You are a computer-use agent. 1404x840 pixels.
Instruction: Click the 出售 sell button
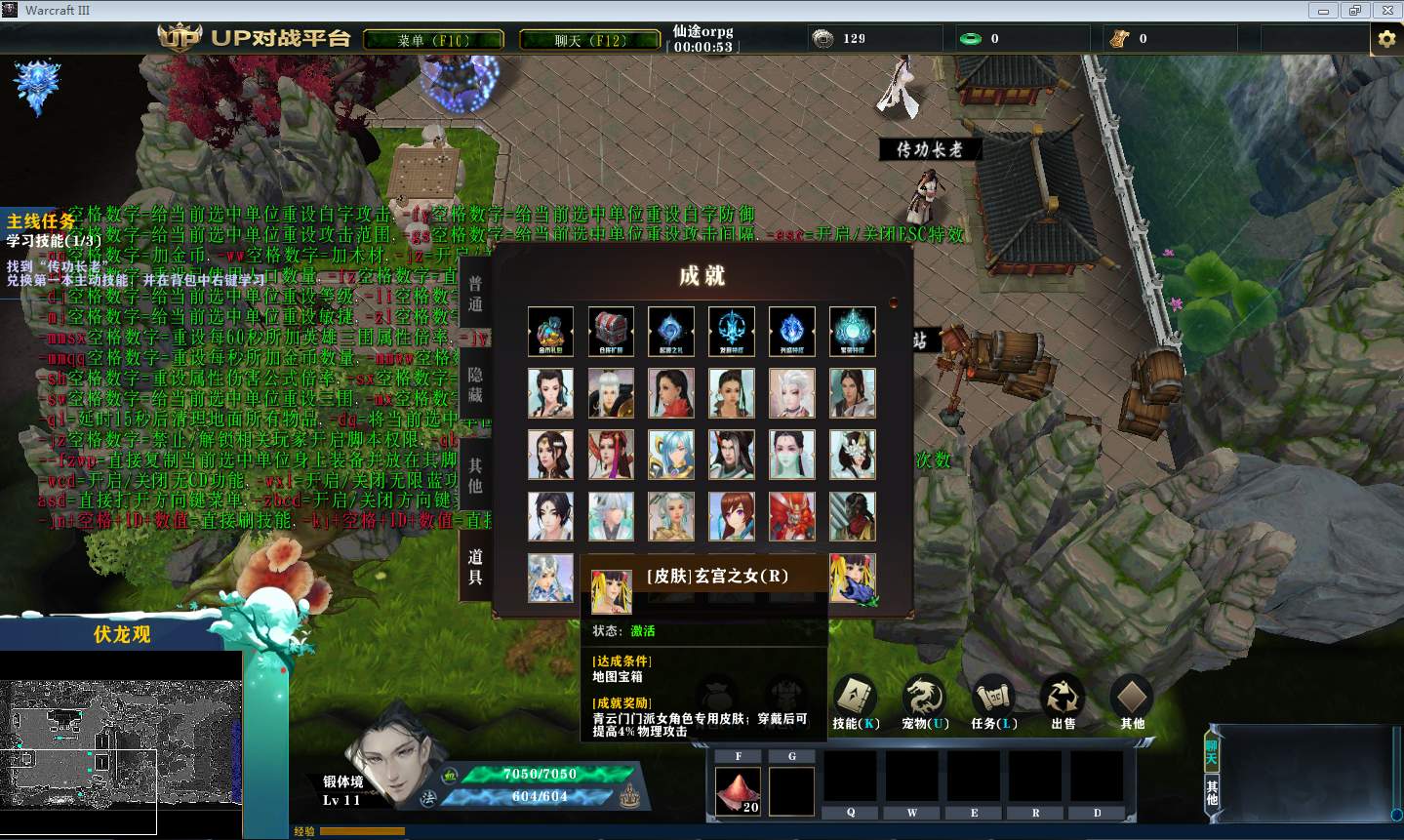(1063, 700)
